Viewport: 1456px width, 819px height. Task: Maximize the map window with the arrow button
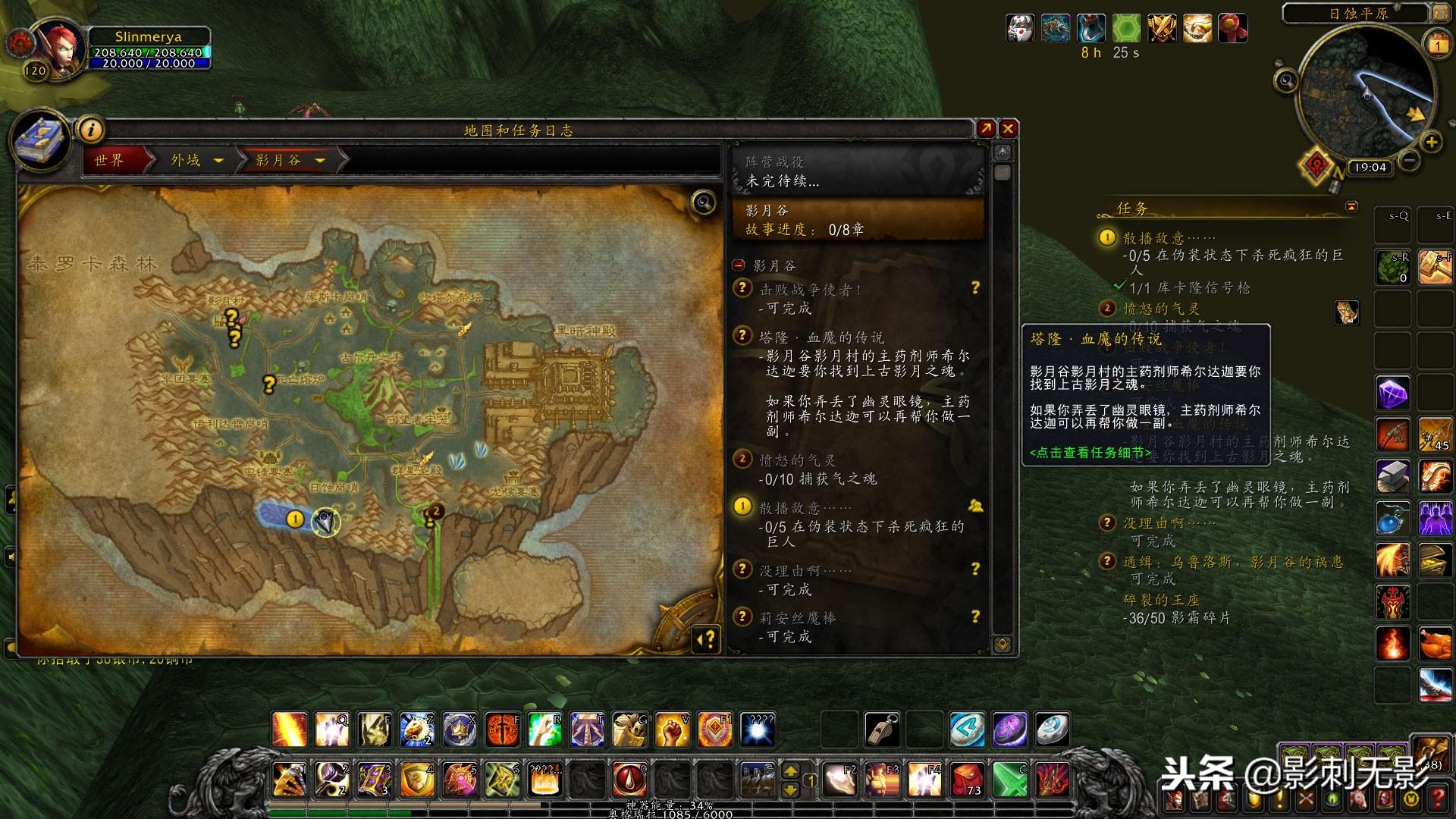986,129
